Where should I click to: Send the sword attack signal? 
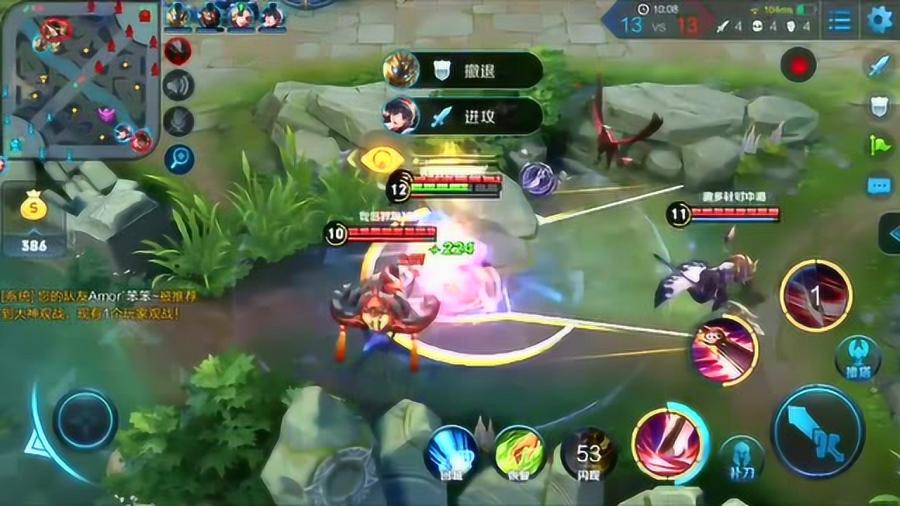tap(878, 66)
